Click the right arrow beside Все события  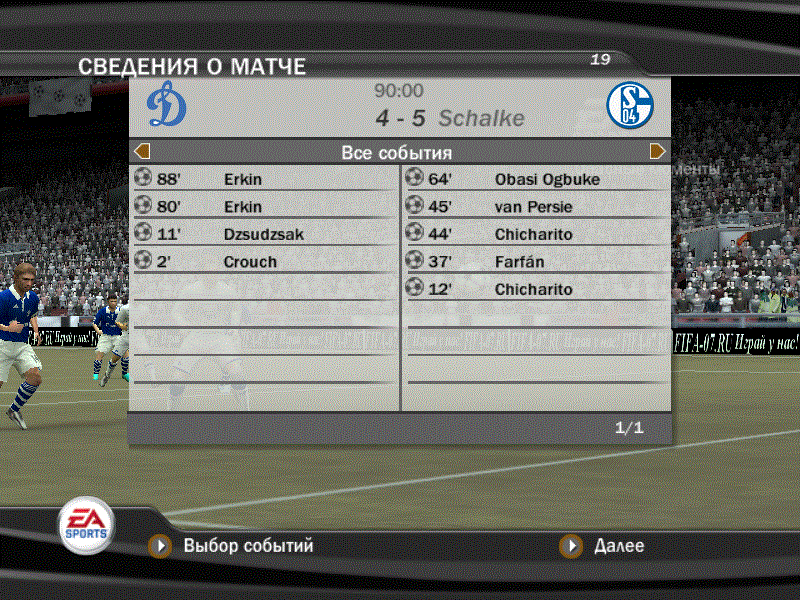tap(658, 152)
